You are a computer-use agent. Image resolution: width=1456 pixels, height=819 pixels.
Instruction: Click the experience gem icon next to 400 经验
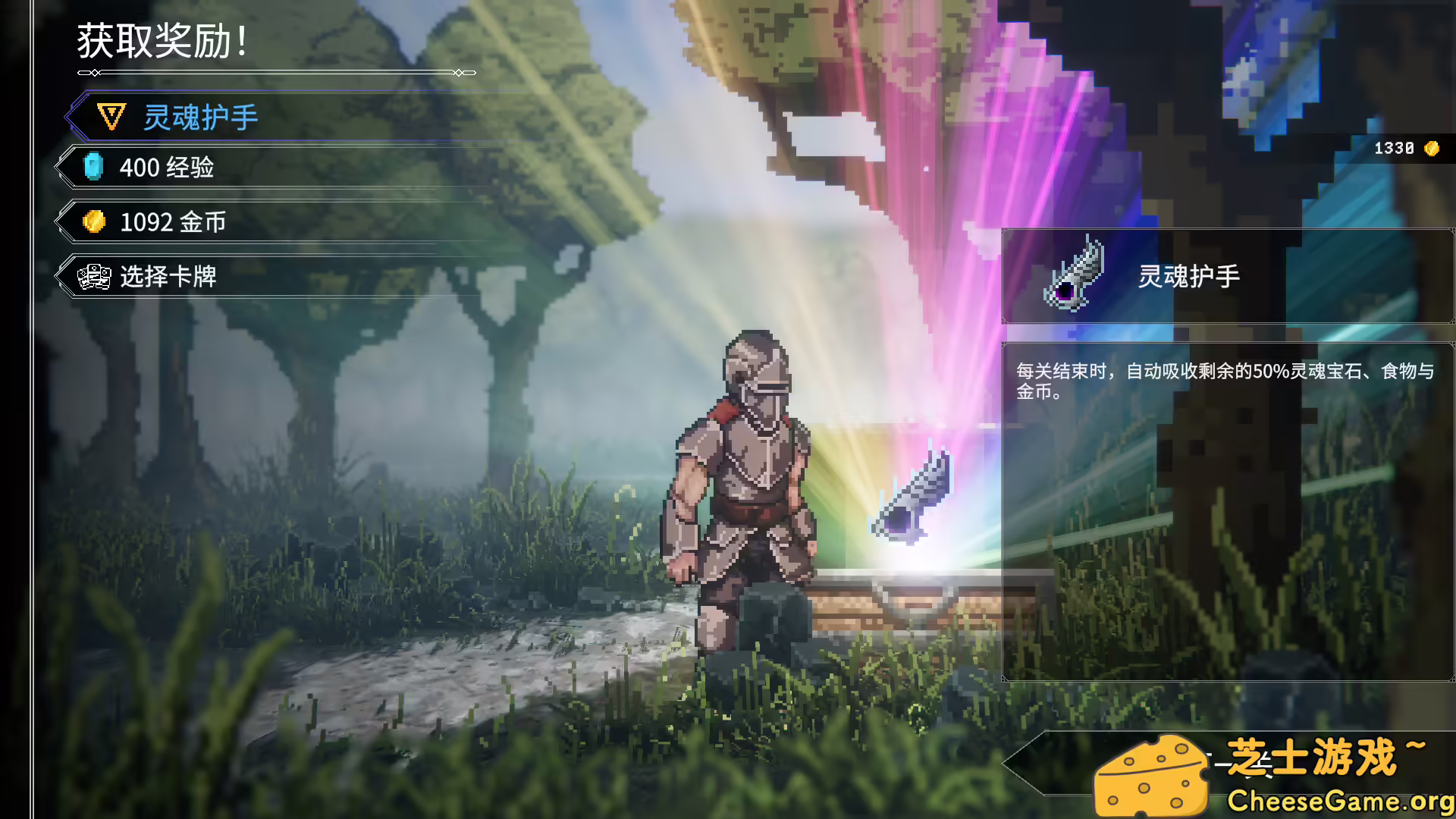coord(93,167)
